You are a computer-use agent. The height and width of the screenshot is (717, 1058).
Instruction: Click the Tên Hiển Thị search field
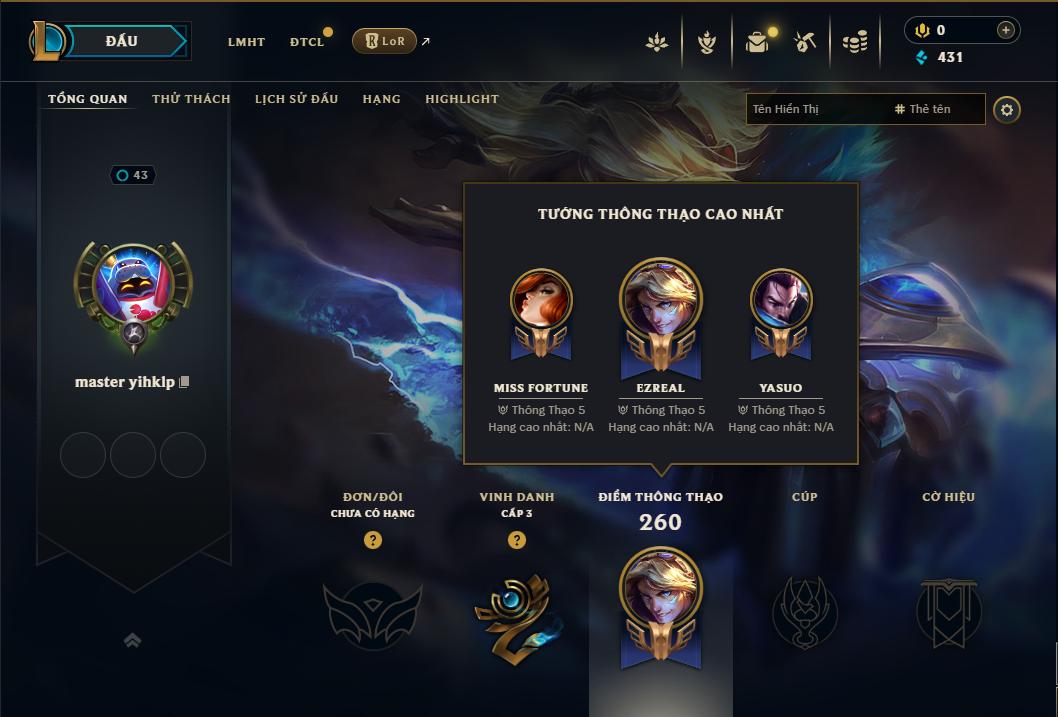click(815, 109)
